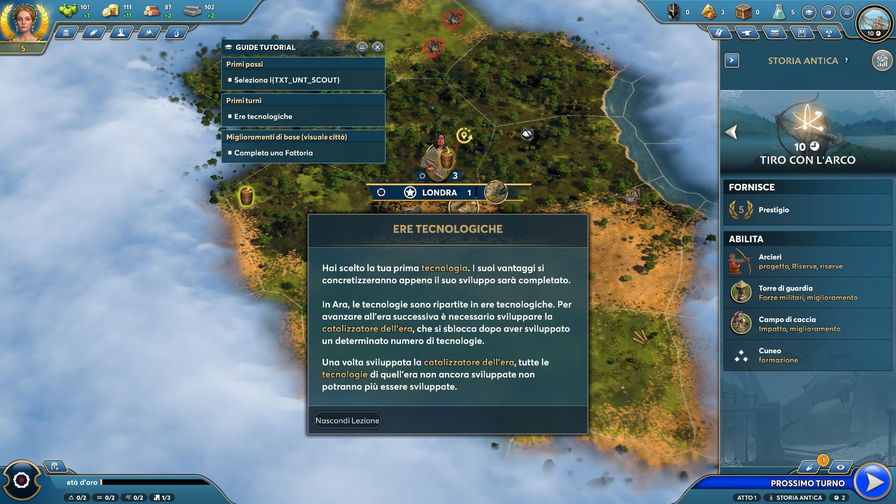
Task: Close the Guide Tutorial panel
Action: [x=377, y=47]
